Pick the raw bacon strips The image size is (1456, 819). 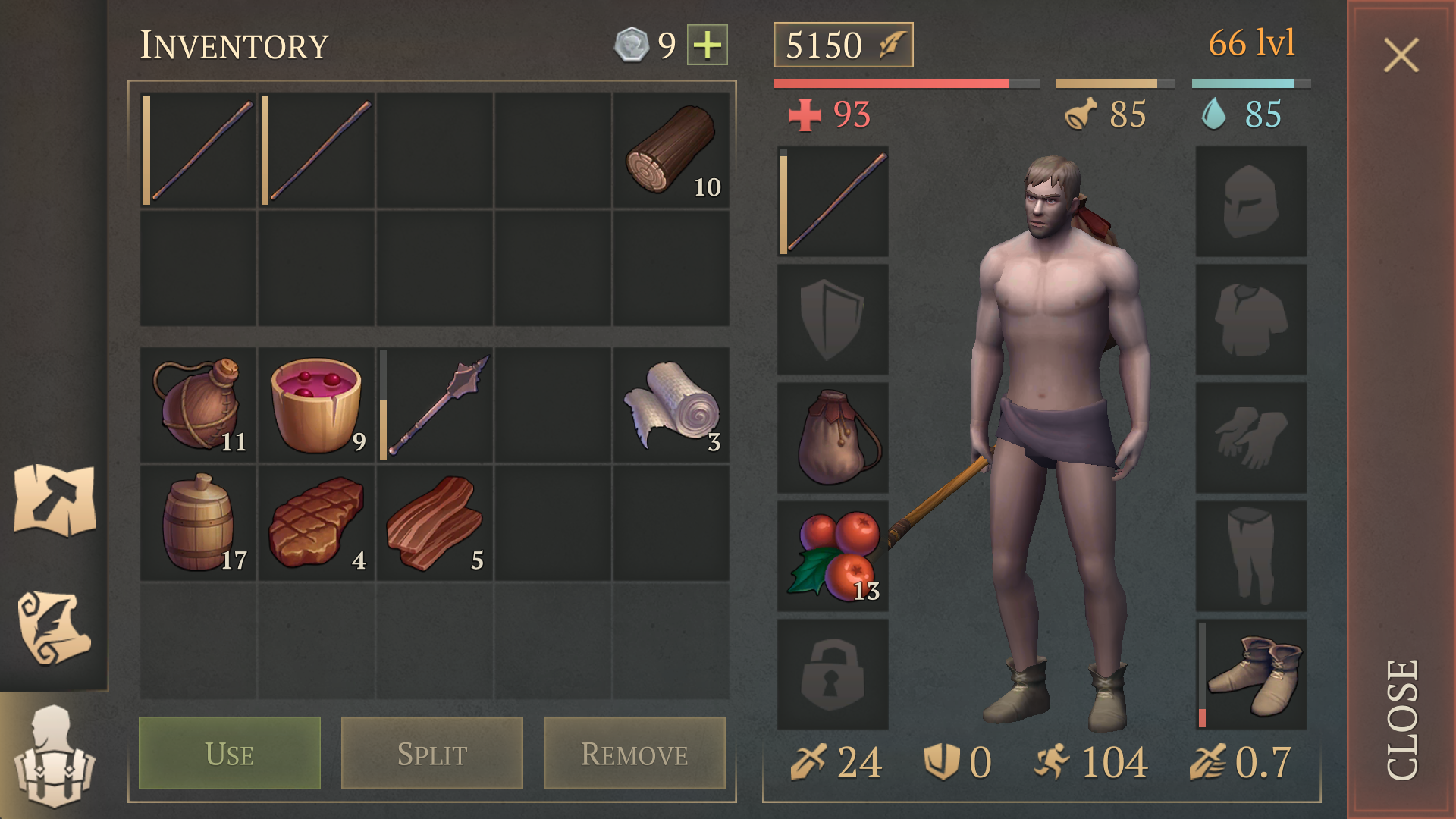click(435, 523)
